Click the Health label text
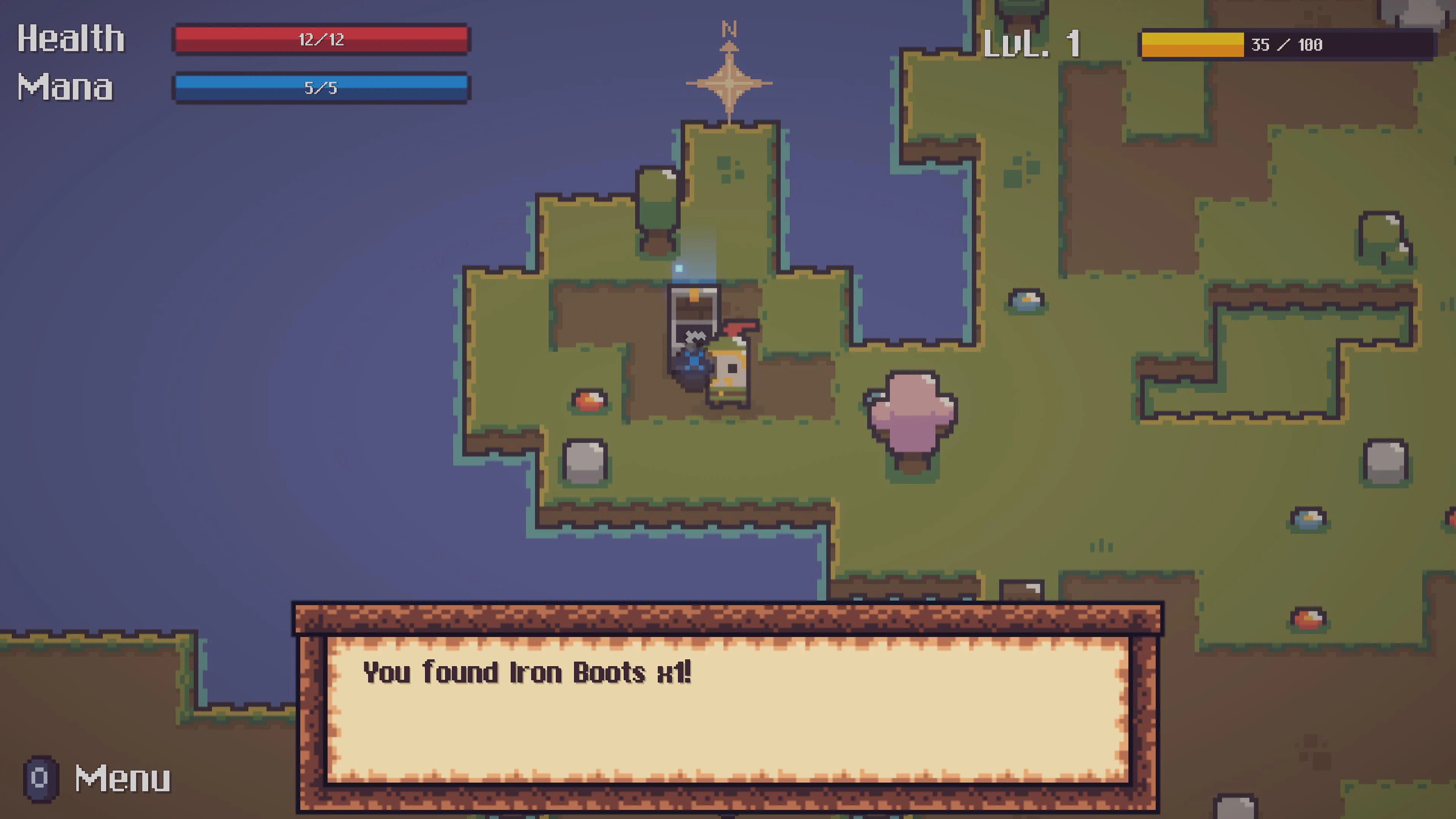This screenshot has height=819, width=1456. [71, 38]
